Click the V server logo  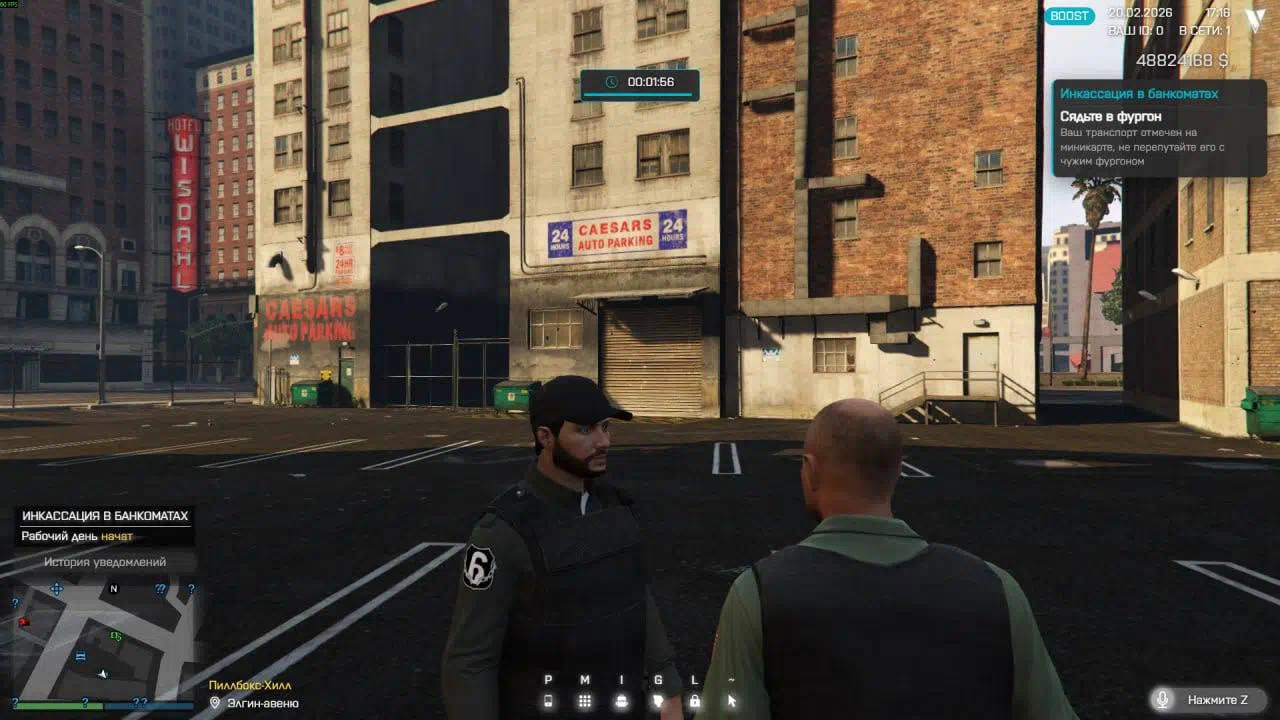click(x=1255, y=18)
